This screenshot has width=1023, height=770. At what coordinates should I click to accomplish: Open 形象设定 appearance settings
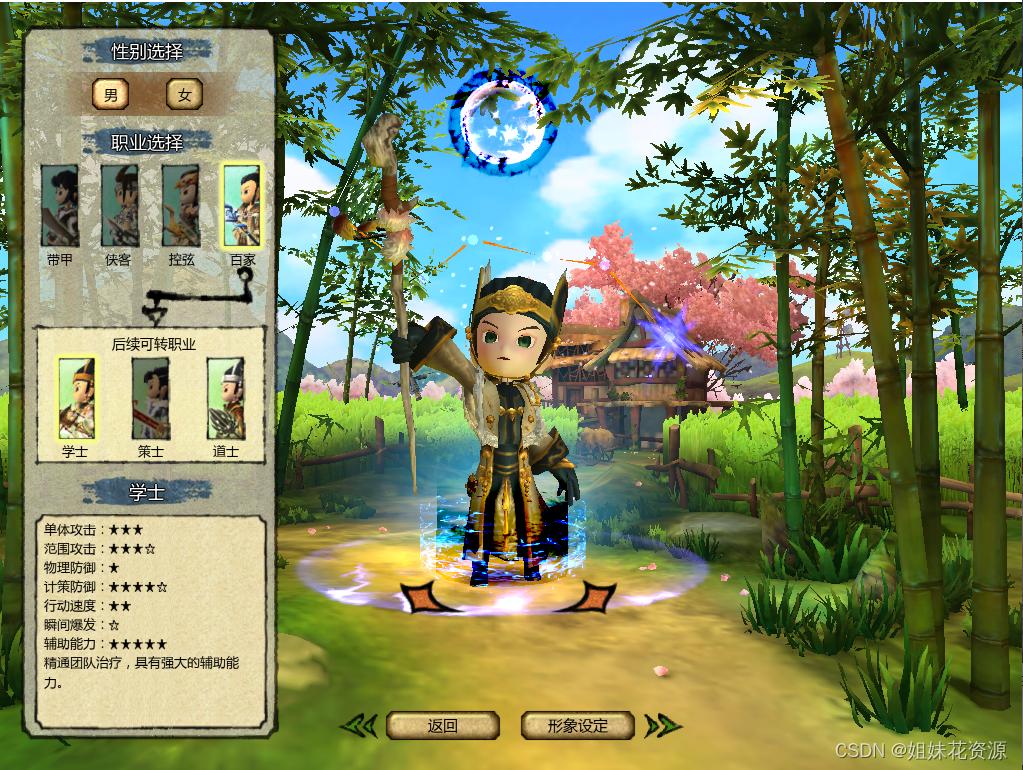[x=578, y=726]
